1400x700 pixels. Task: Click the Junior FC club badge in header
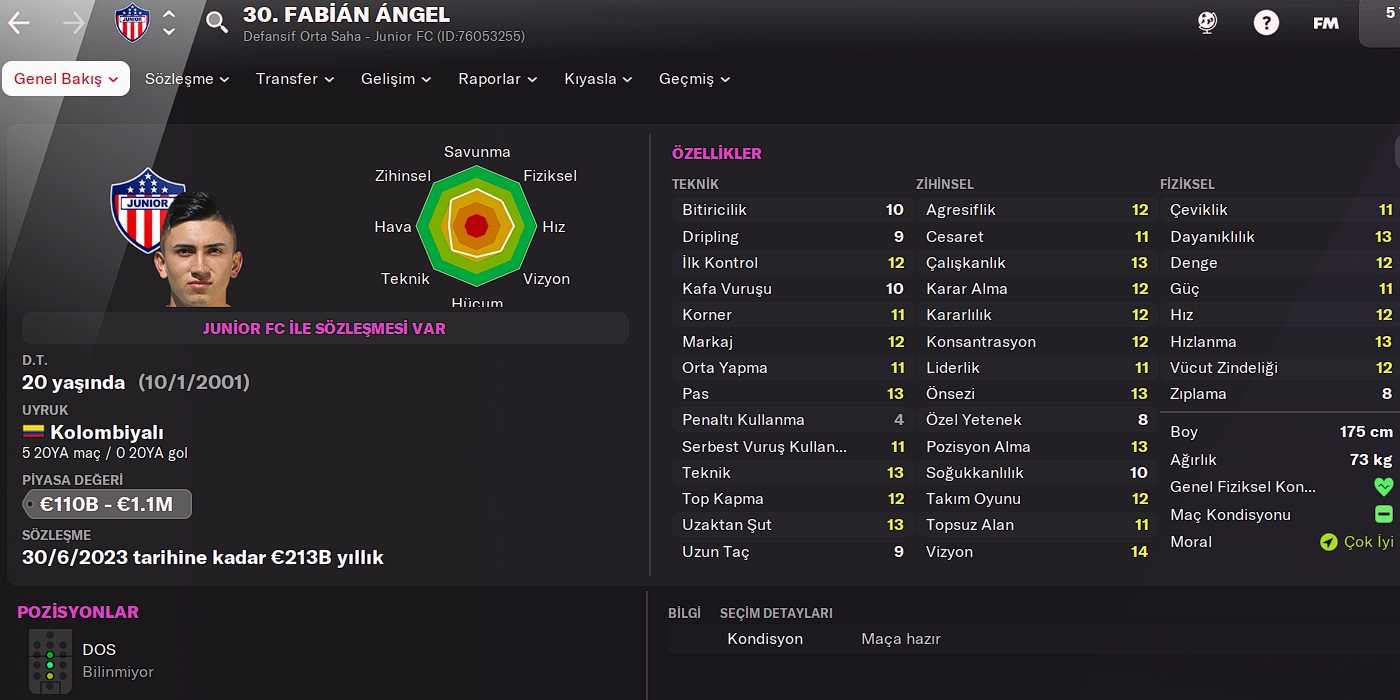[132, 23]
